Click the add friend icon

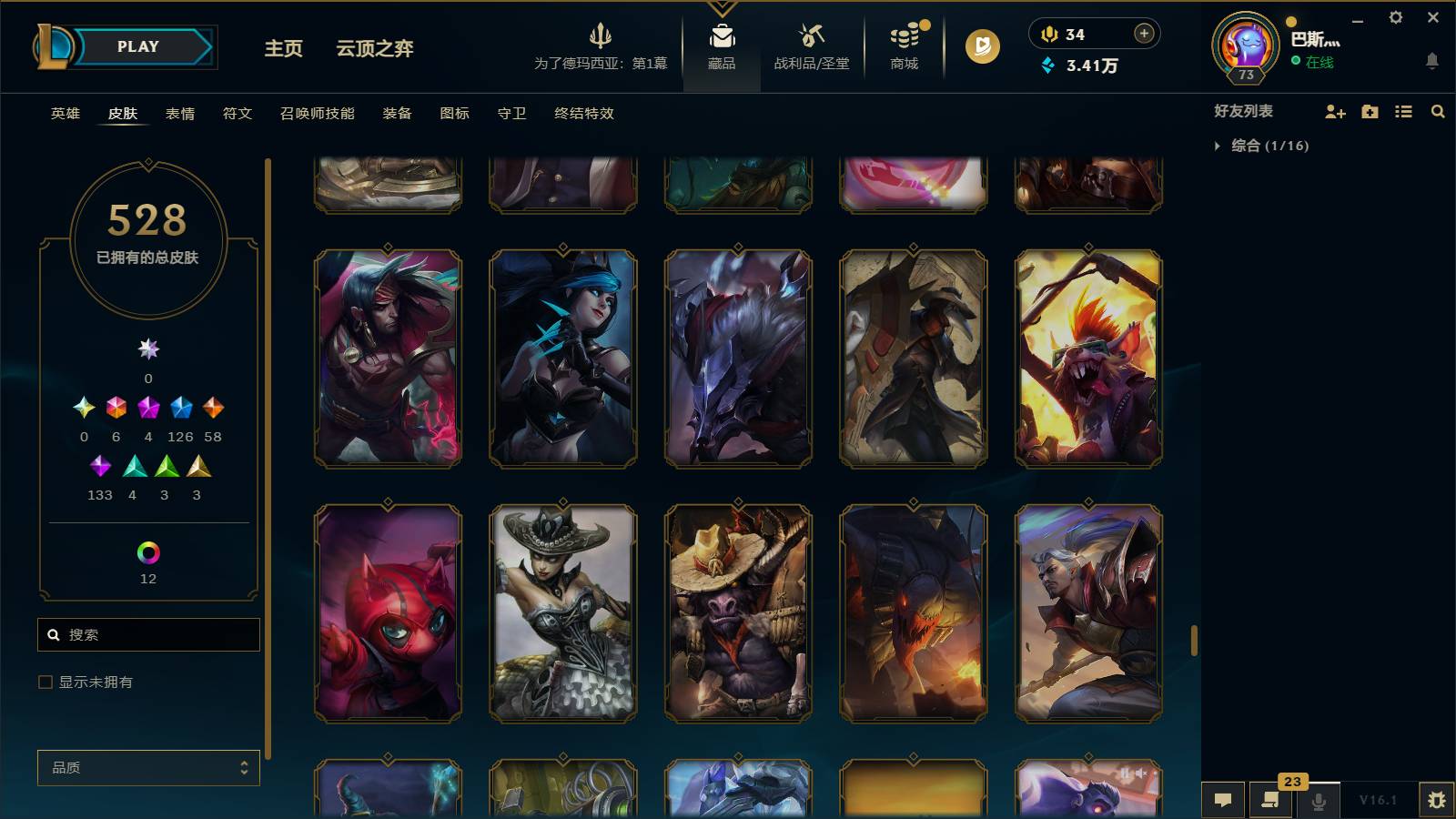[x=1335, y=112]
